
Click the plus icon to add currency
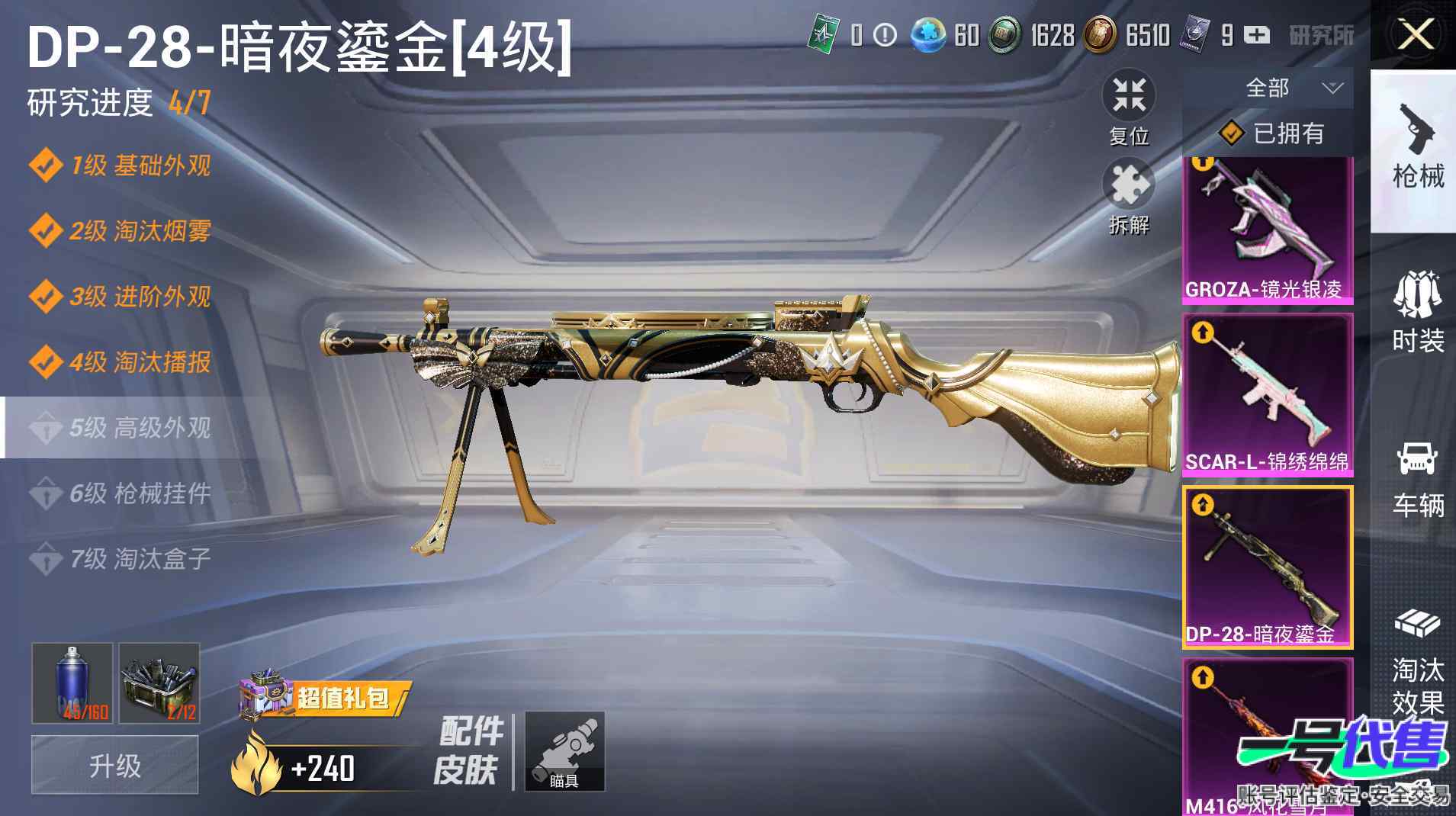pyautogui.click(x=1257, y=35)
